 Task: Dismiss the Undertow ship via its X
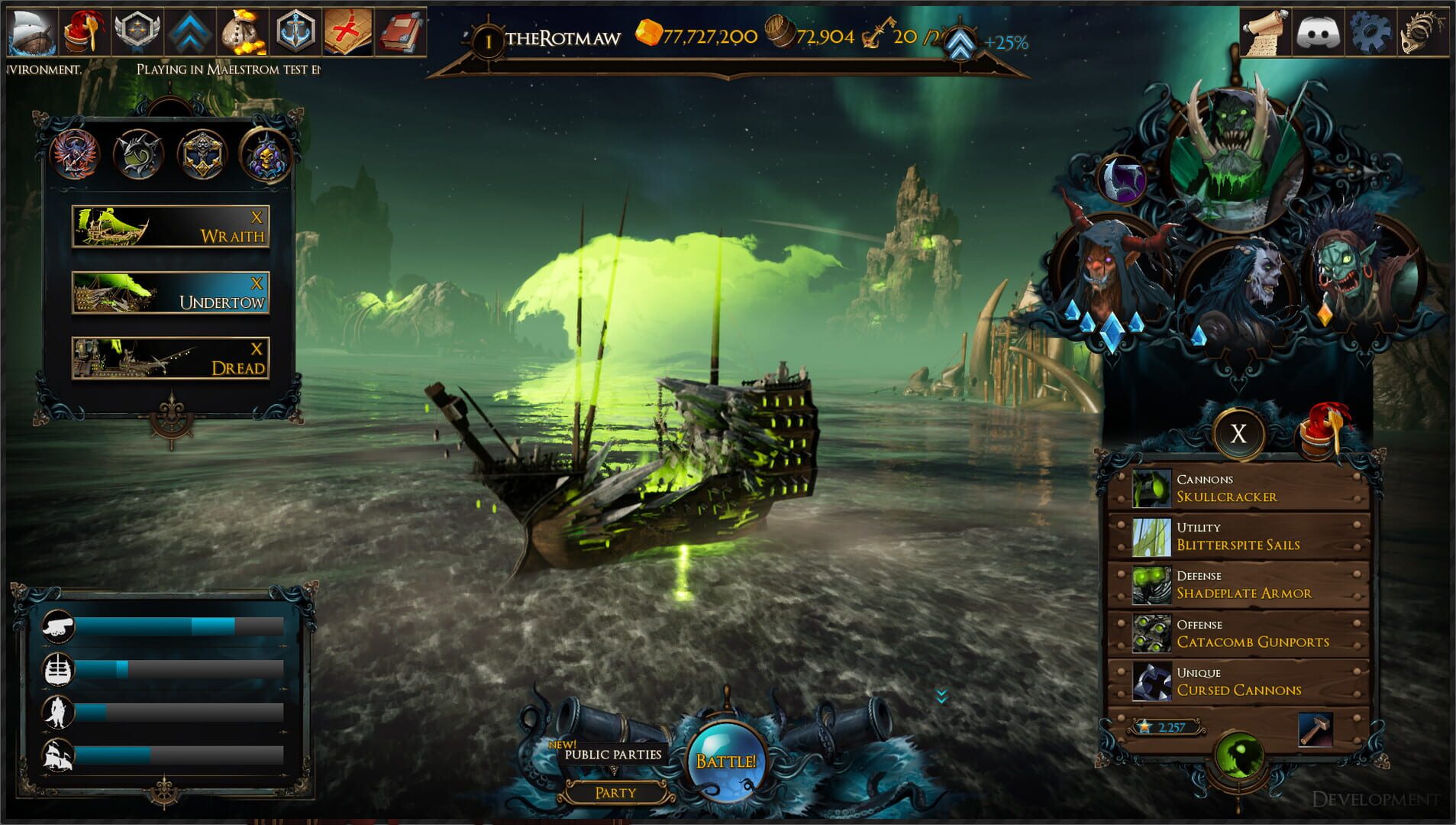(x=257, y=283)
